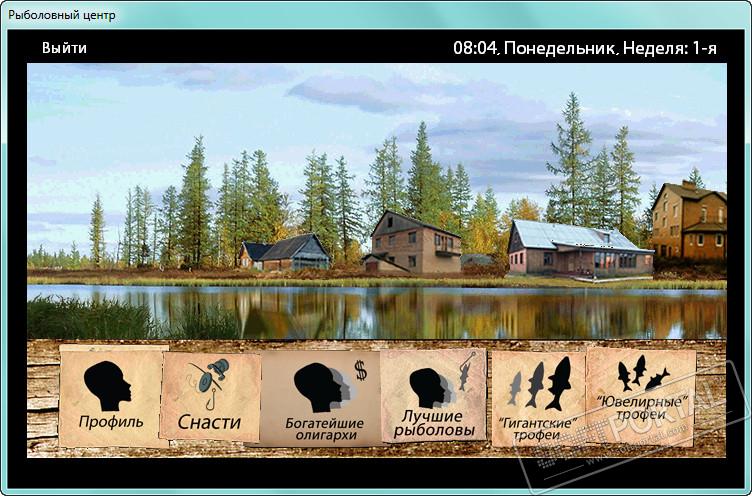Show the Богатейшие олигархи ranking
This screenshot has width=752, height=496.
320,398
